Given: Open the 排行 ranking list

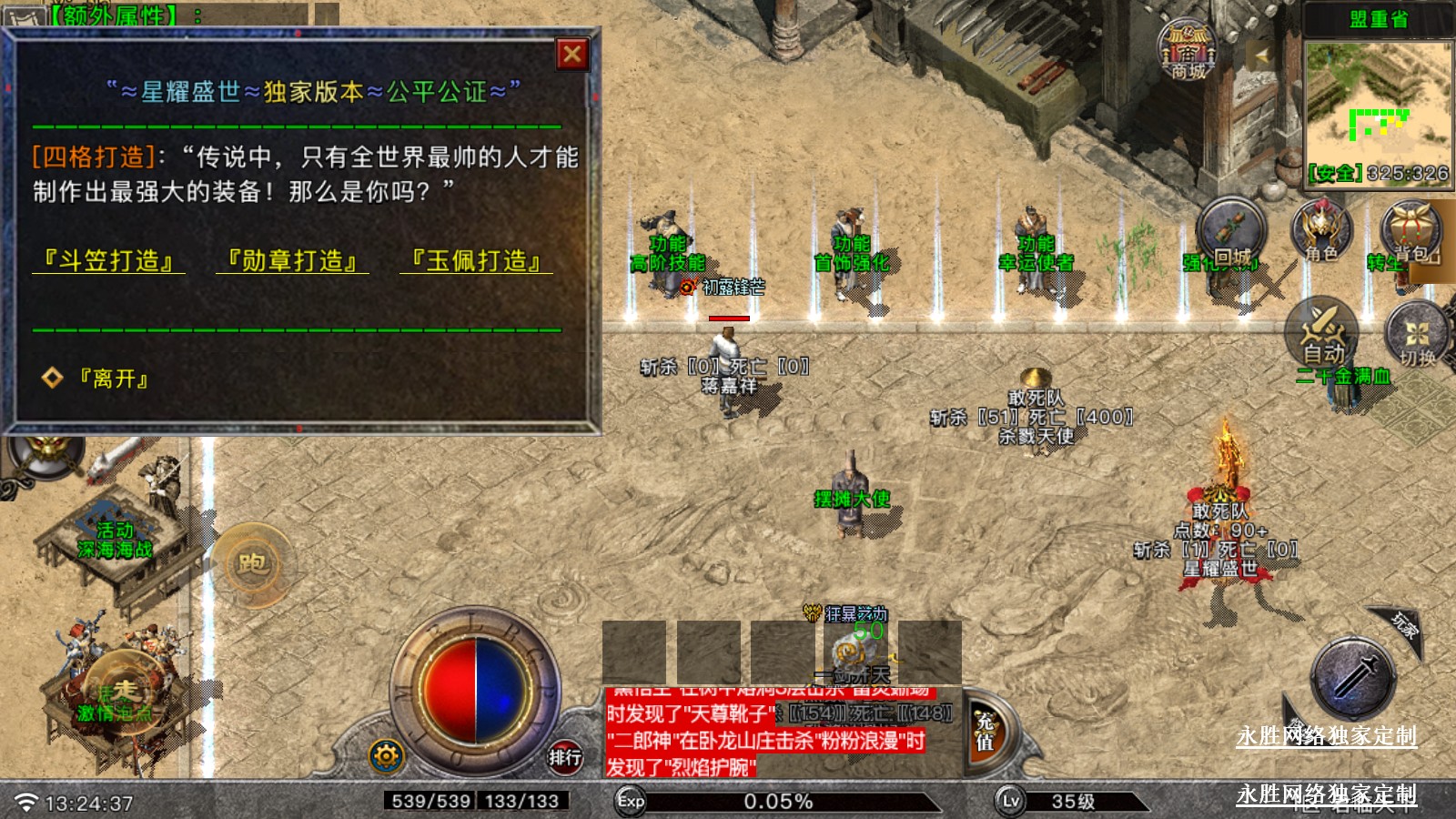Looking at the screenshot, I should [564, 756].
